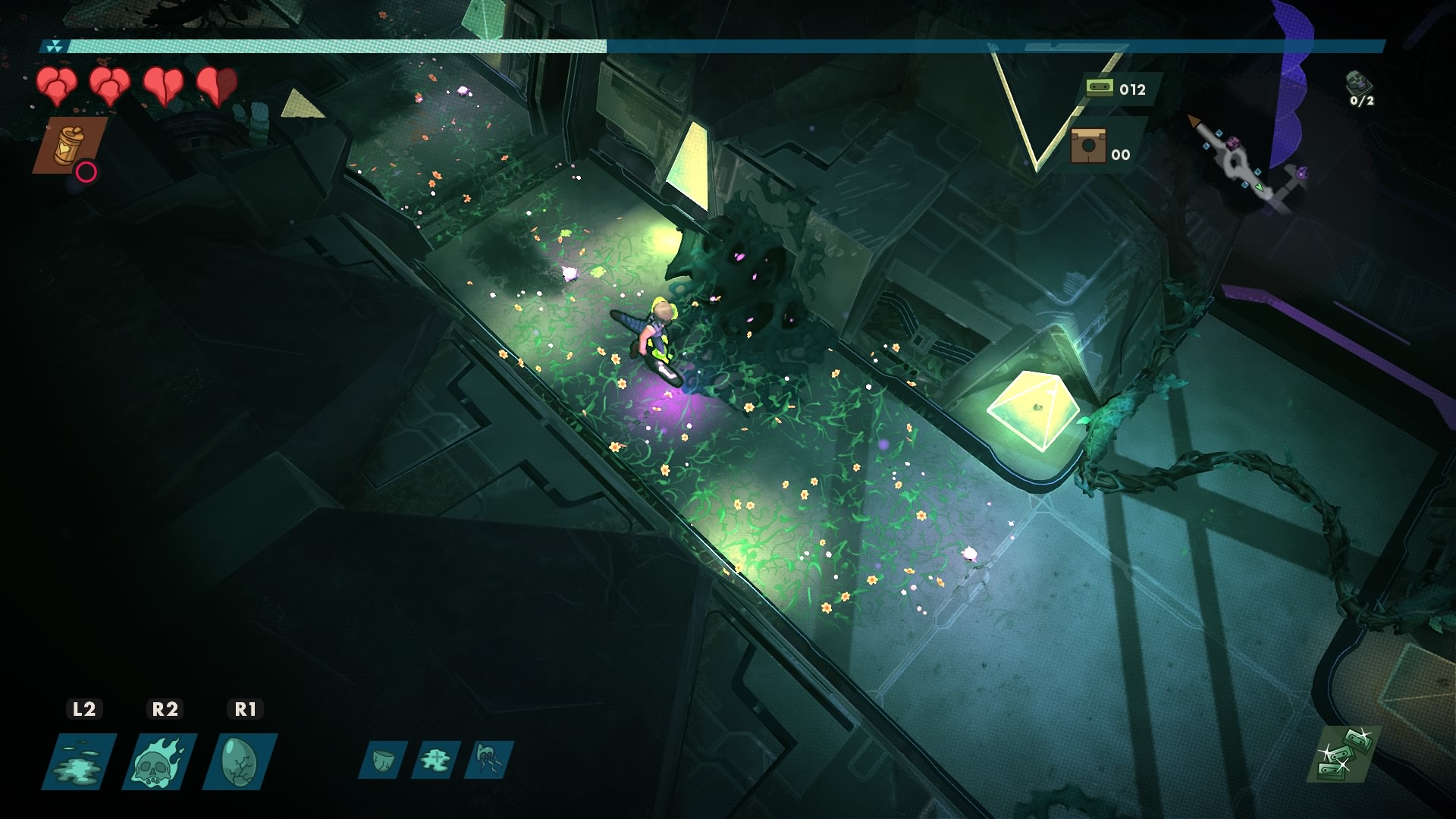Screen dimensions: 1456x819
Task: Click the green cassette currency icon
Action: 1099,88
